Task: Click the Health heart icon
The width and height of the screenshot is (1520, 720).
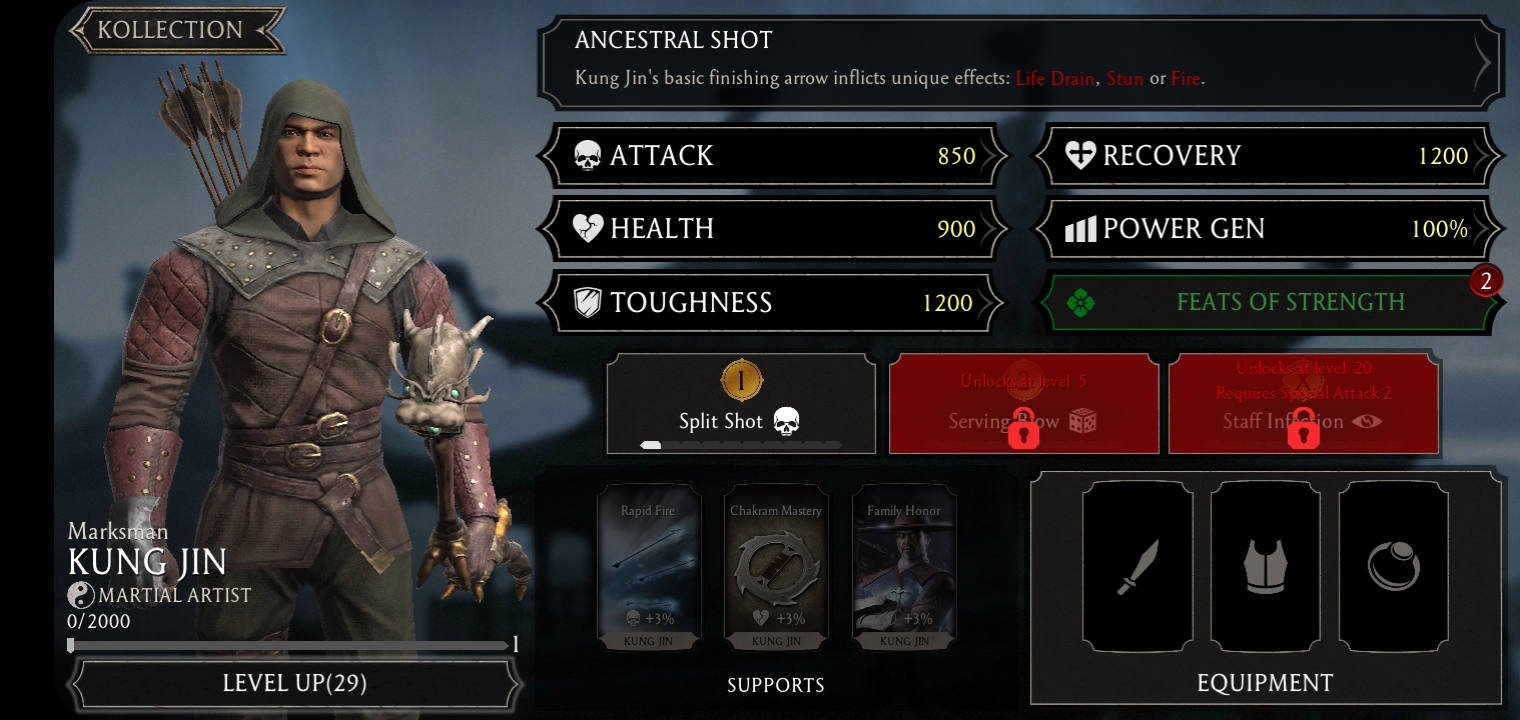Action: pos(588,228)
